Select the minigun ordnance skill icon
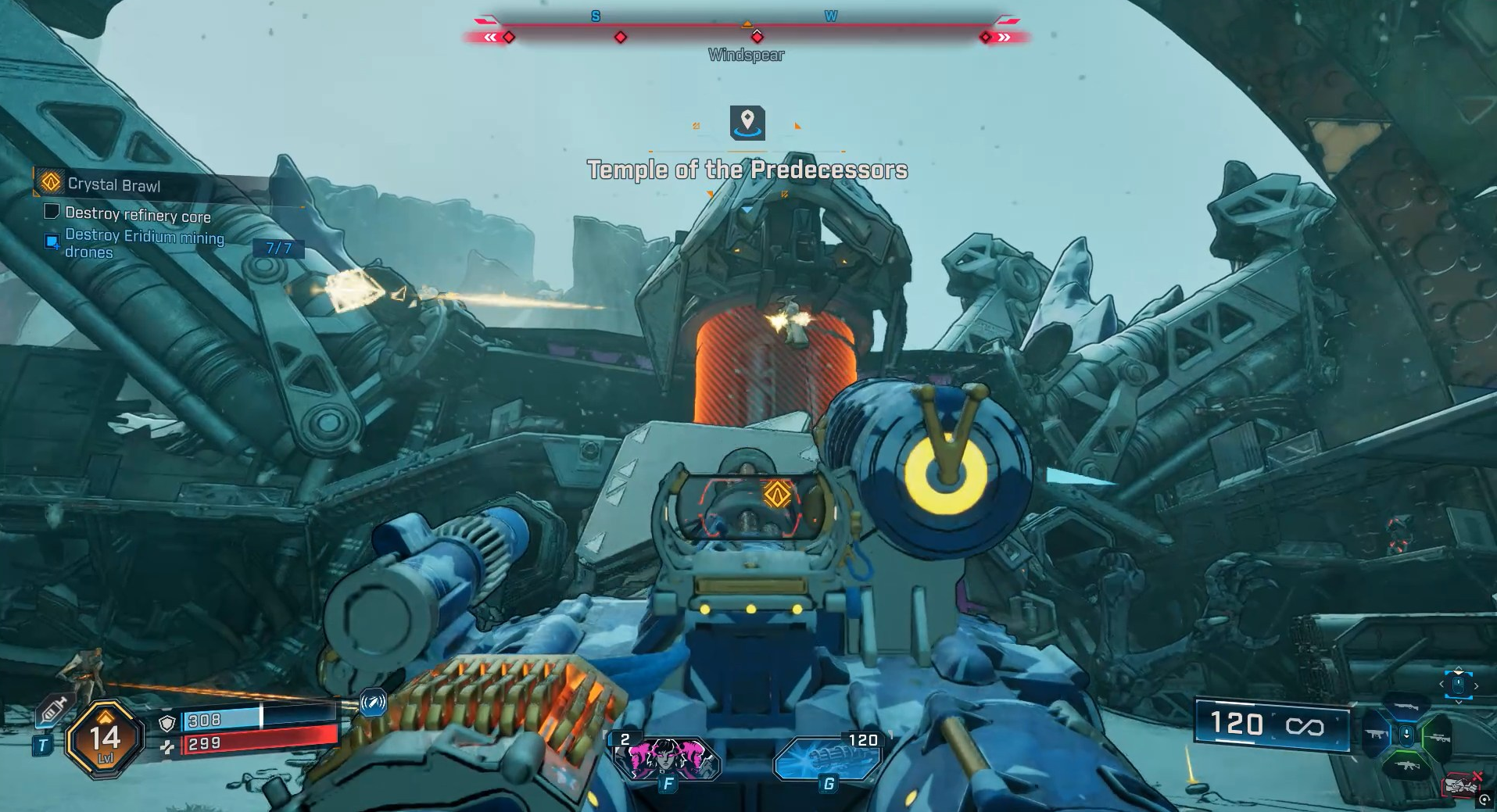 tap(829, 758)
